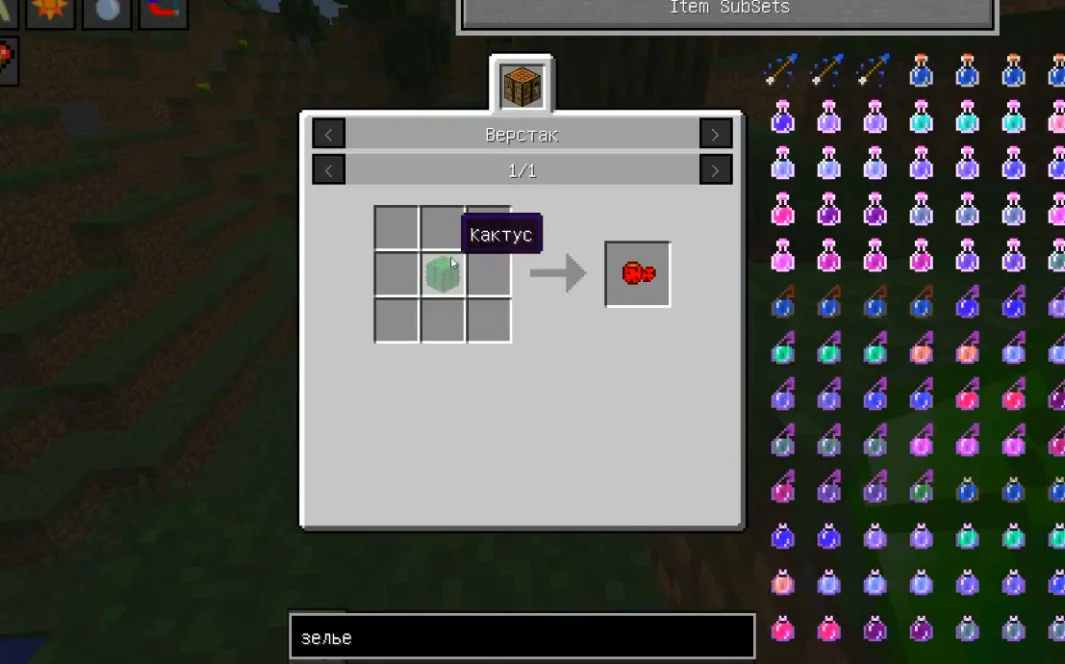Toggle the red magnet mode icon
Image resolution: width=1065 pixels, height=664 pixels.
click(163, 11)
